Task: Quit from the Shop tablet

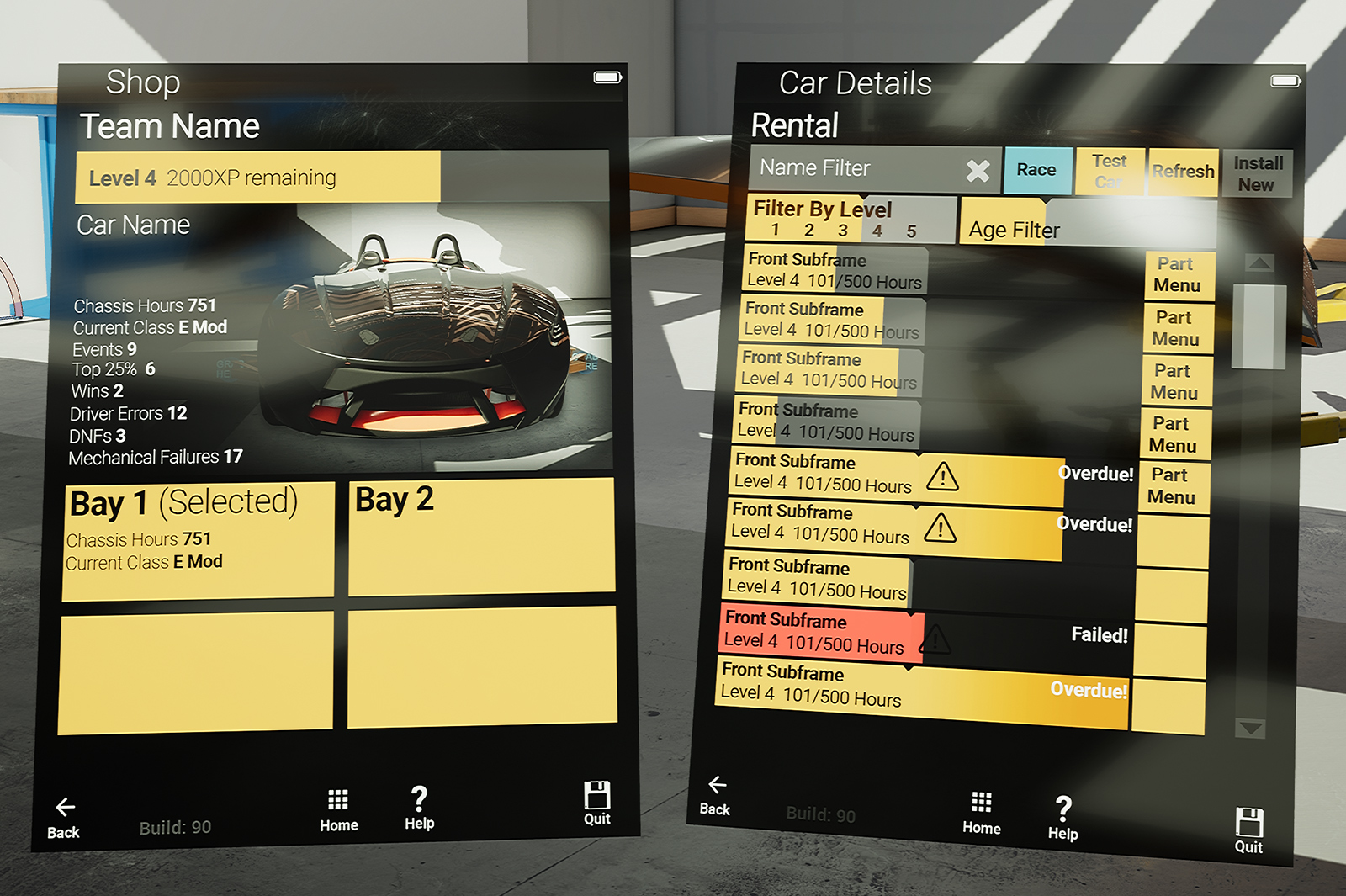Action: [596, 803]
